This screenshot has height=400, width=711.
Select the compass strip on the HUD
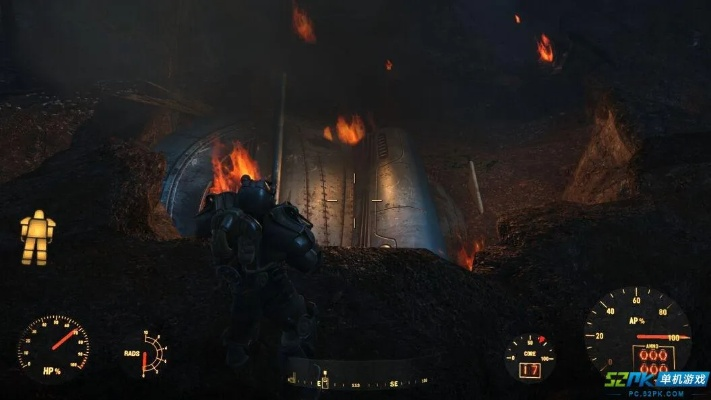coord(357,381)
